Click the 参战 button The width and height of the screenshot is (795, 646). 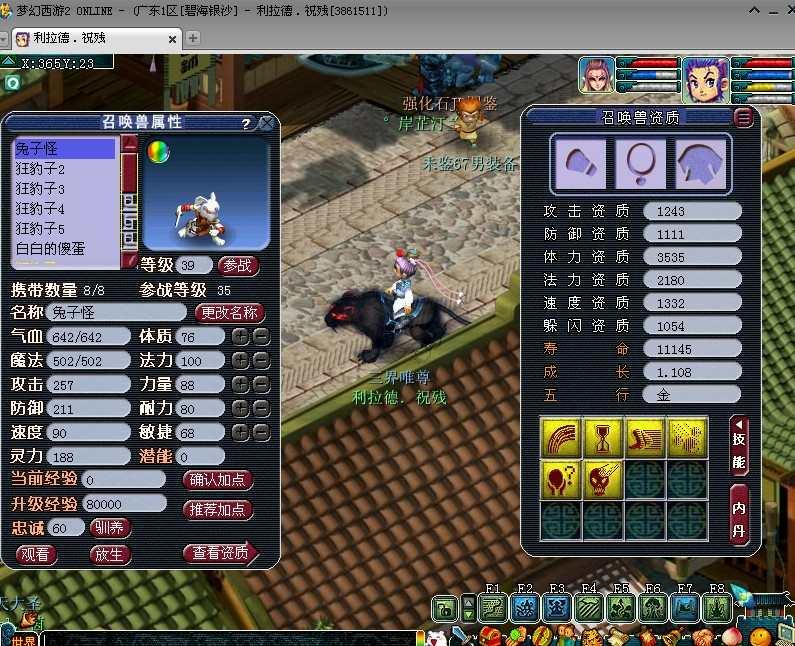click(x=238, y=265)
